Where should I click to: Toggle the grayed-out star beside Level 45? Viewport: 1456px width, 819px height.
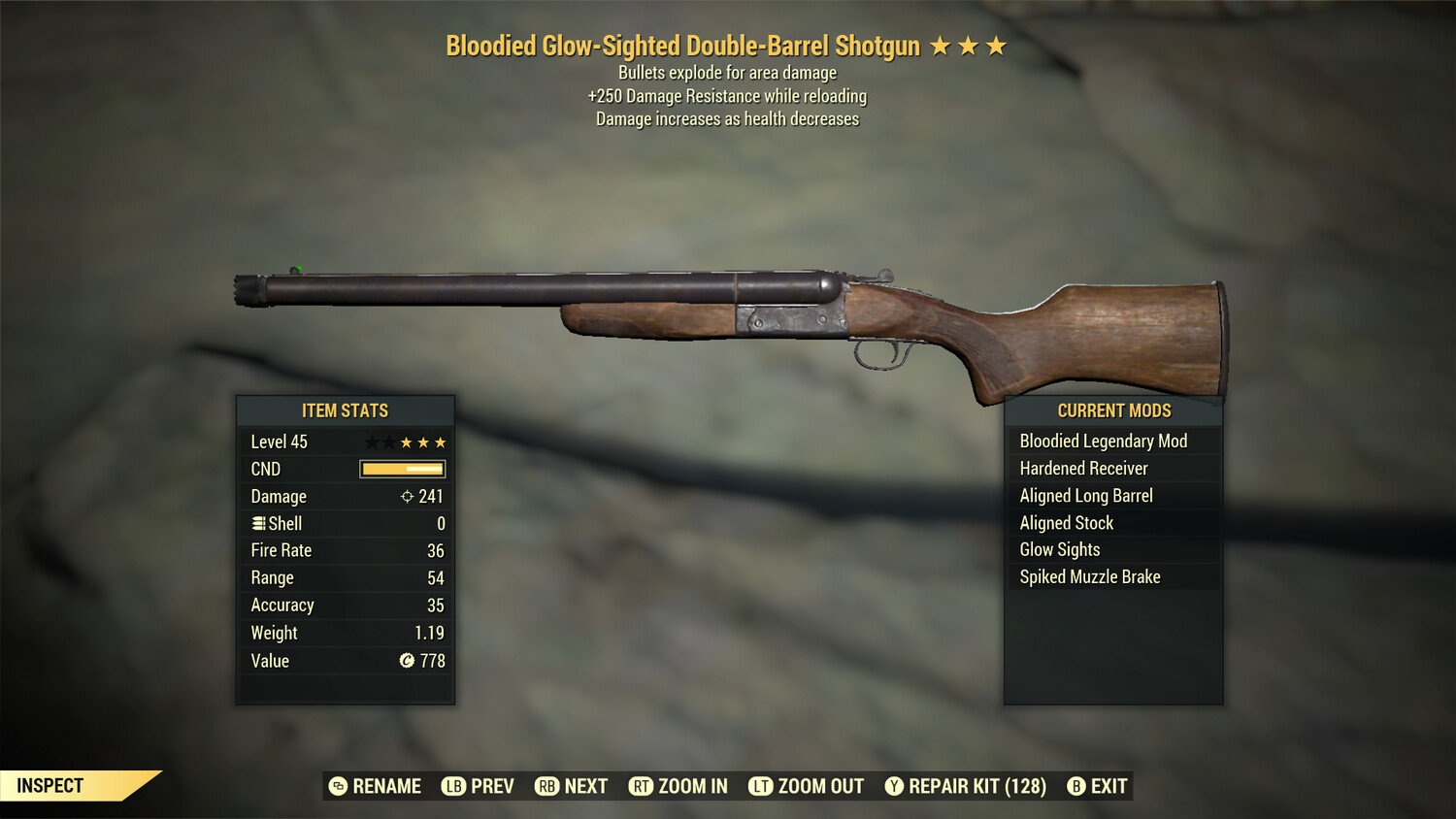click(x=370, y=442)
